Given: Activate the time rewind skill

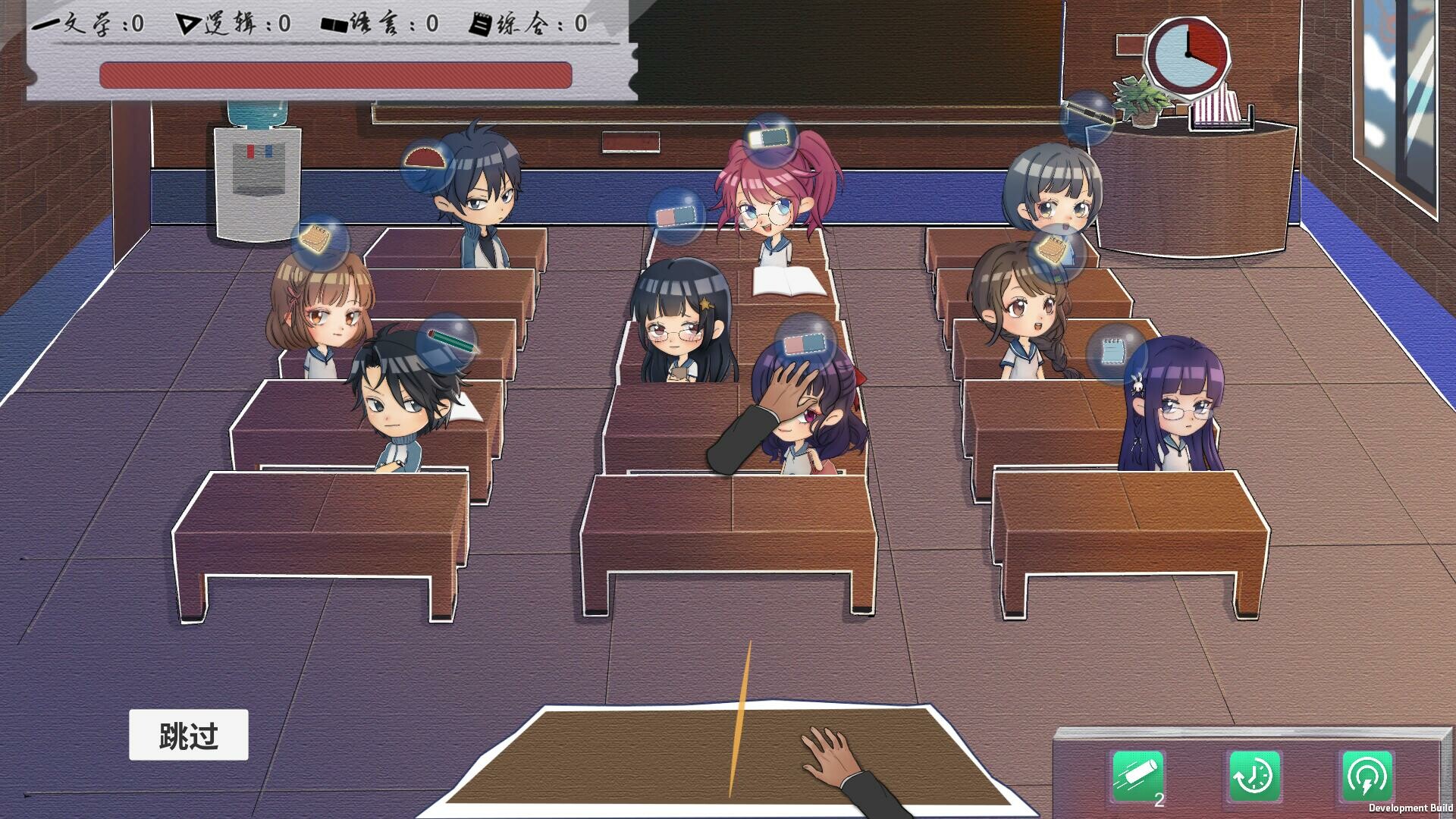Looking at the screenshot, I should pos(1253,775).
